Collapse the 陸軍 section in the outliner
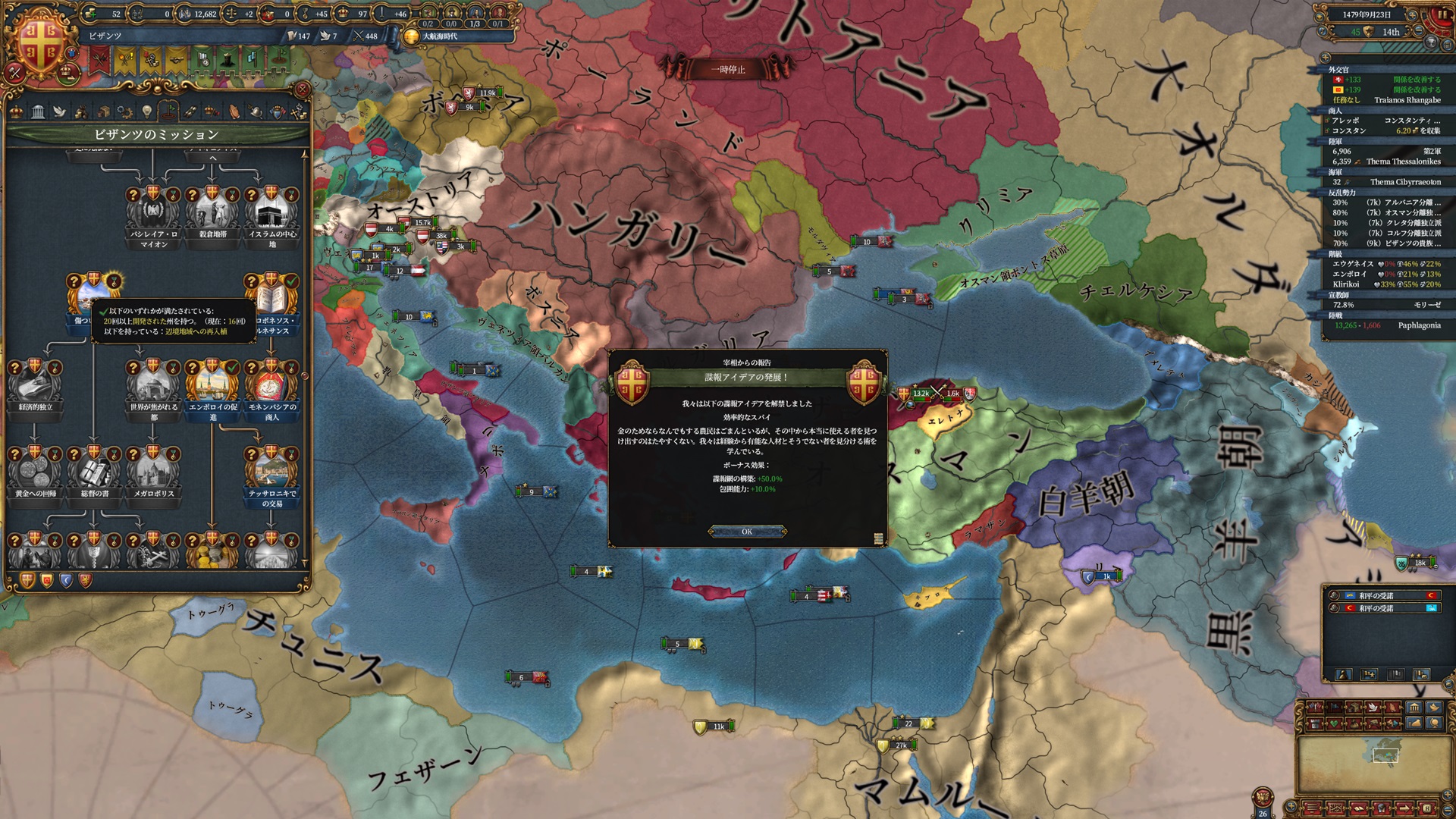Viewport: 1456px width, 819px height. [x=1335, y=142]
